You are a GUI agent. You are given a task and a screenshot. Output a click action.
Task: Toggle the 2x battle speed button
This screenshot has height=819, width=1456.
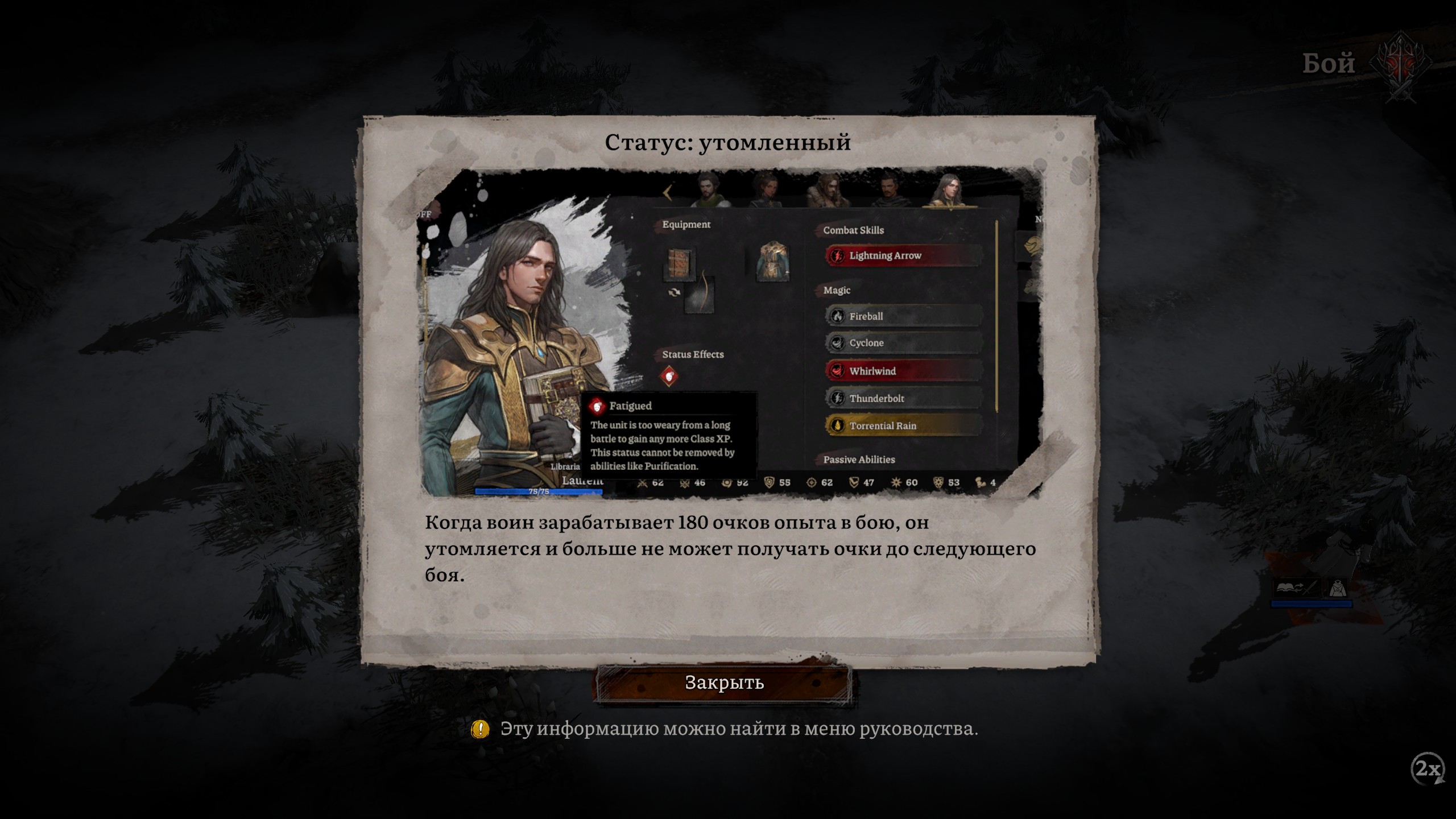click(x=1428, y=769)
